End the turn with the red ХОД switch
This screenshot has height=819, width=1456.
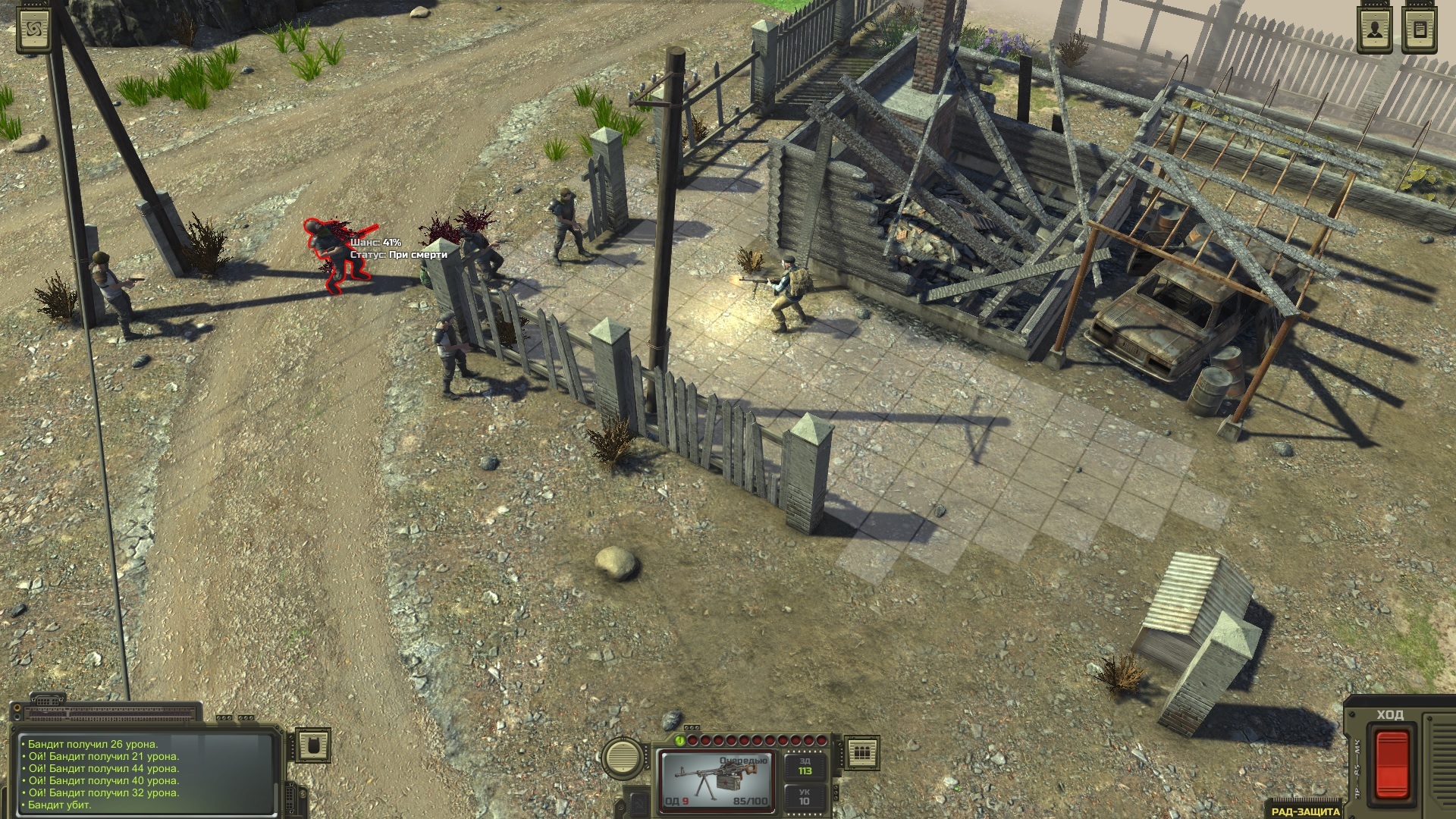[1392, 764]
